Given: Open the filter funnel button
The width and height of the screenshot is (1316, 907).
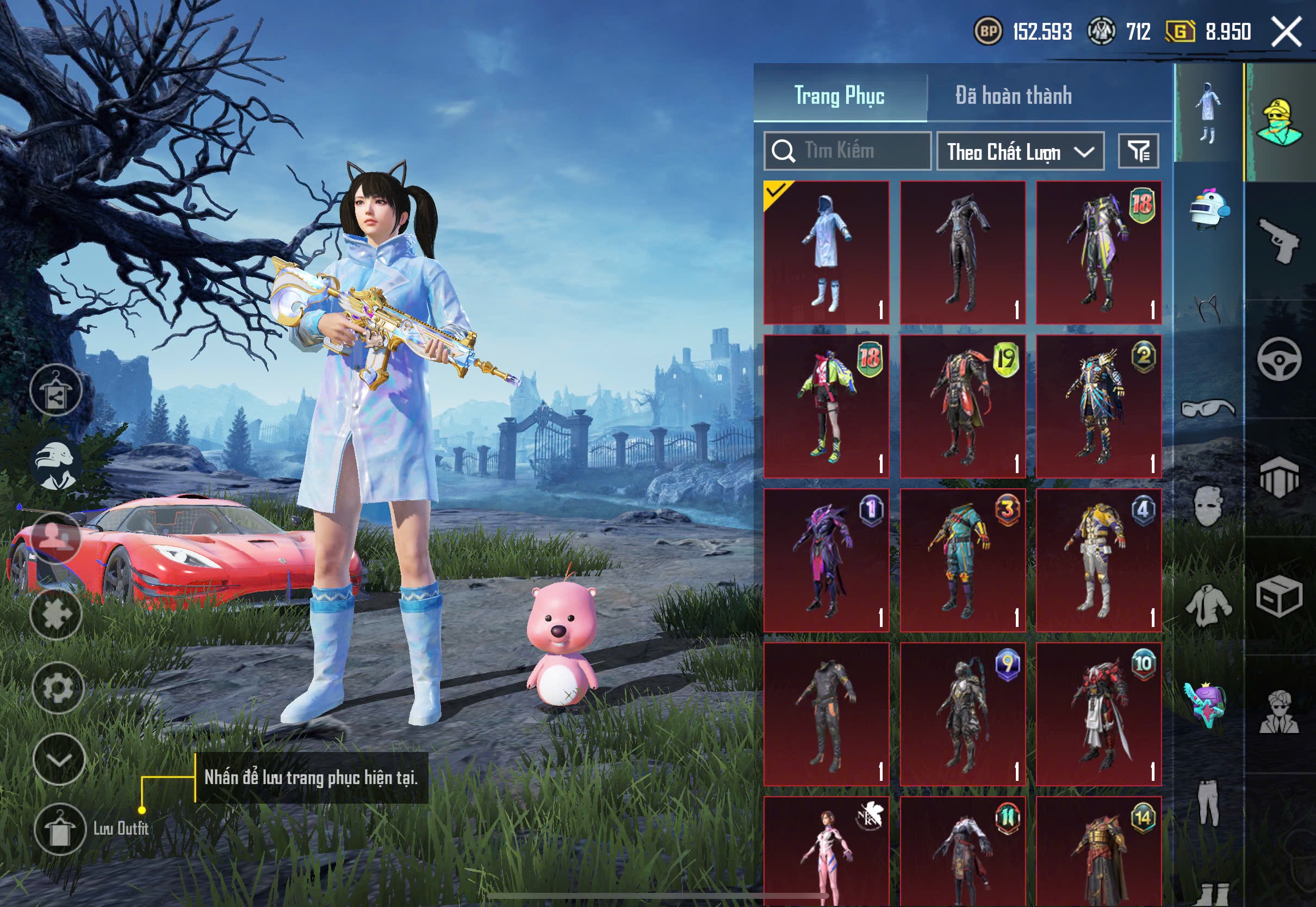Looking at the screenshot, I should [1138, 151].
